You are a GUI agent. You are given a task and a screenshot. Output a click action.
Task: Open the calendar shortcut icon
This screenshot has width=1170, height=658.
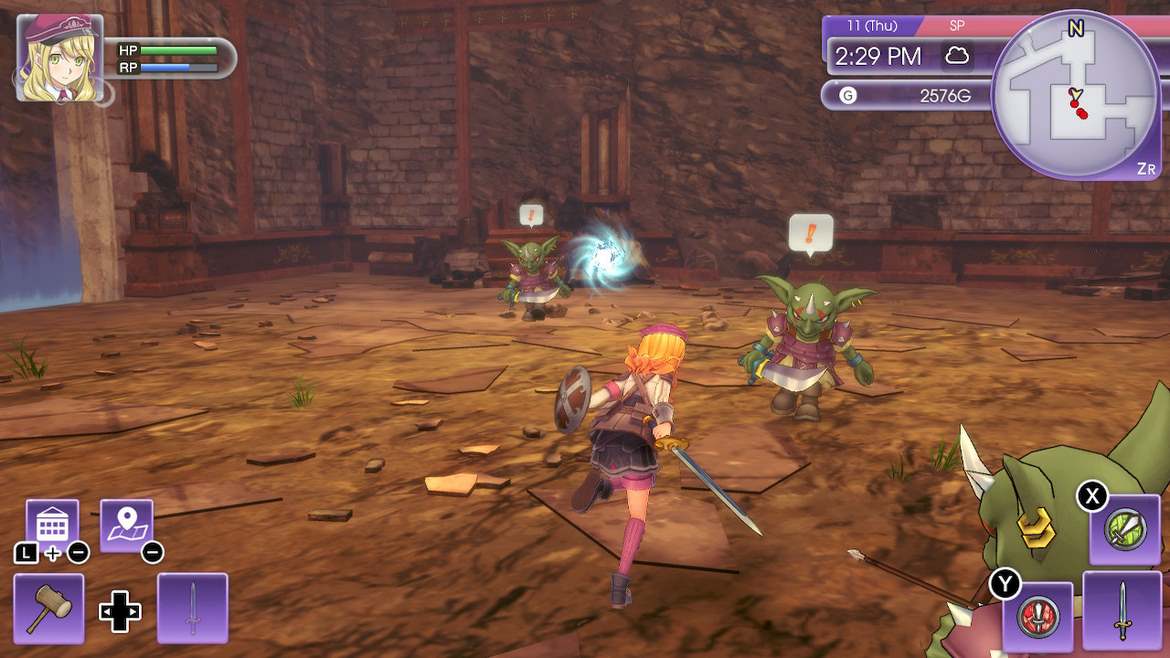pyautogui.click(x=52, y=525)
